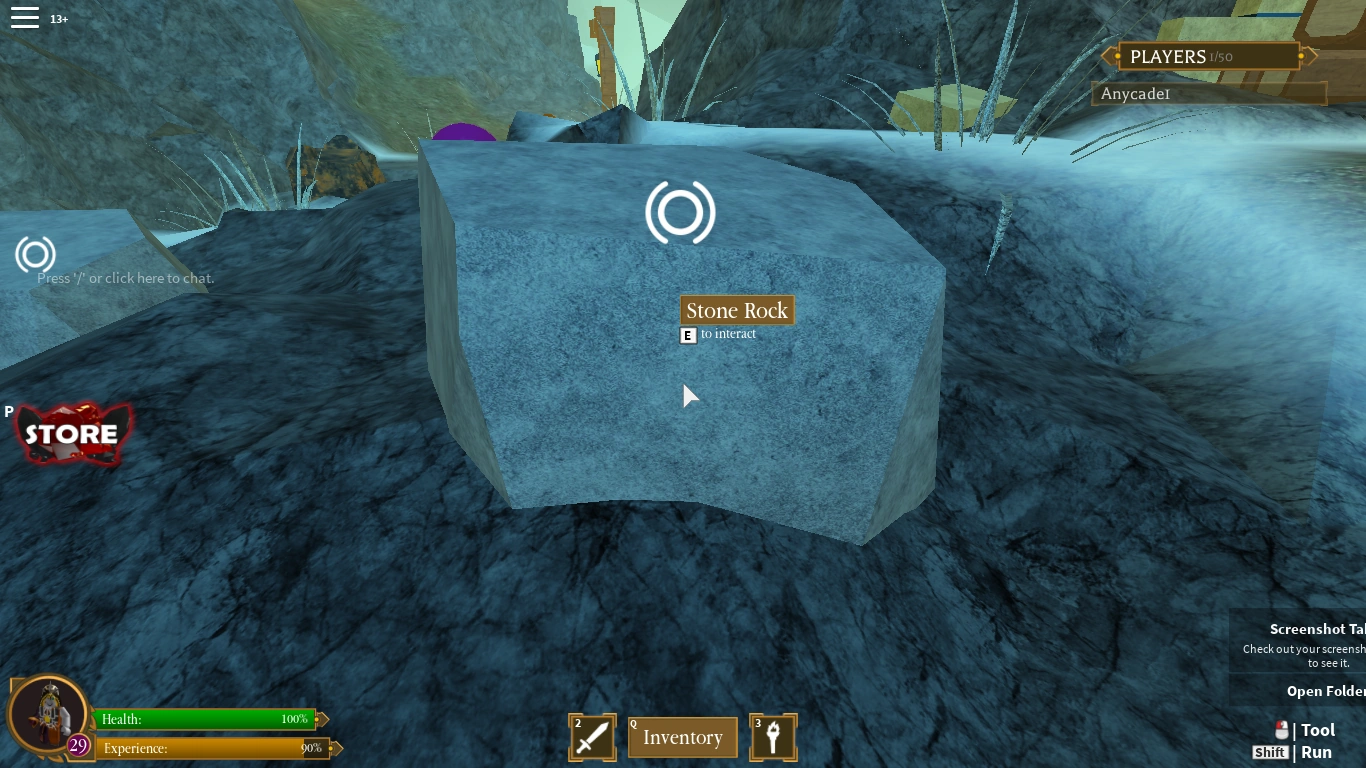
Task: Select the torch in hotbar slot 3
Action: tap(773, 737)
